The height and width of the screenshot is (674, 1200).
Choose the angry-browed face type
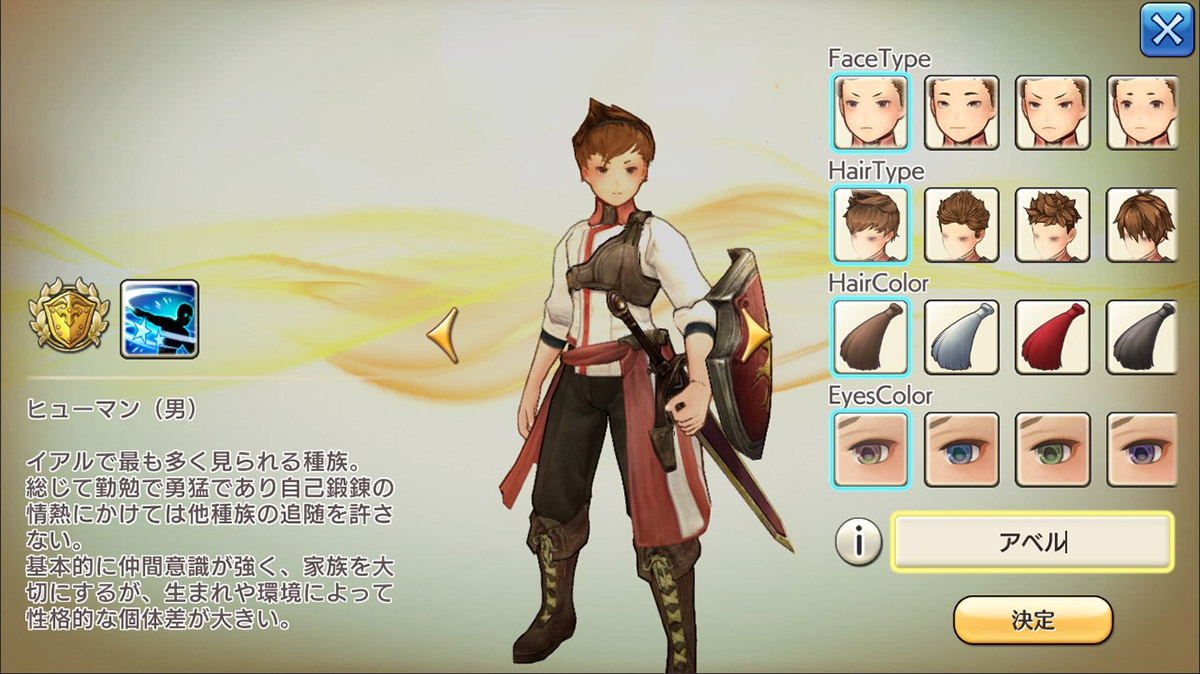[x=1053, y=112]
